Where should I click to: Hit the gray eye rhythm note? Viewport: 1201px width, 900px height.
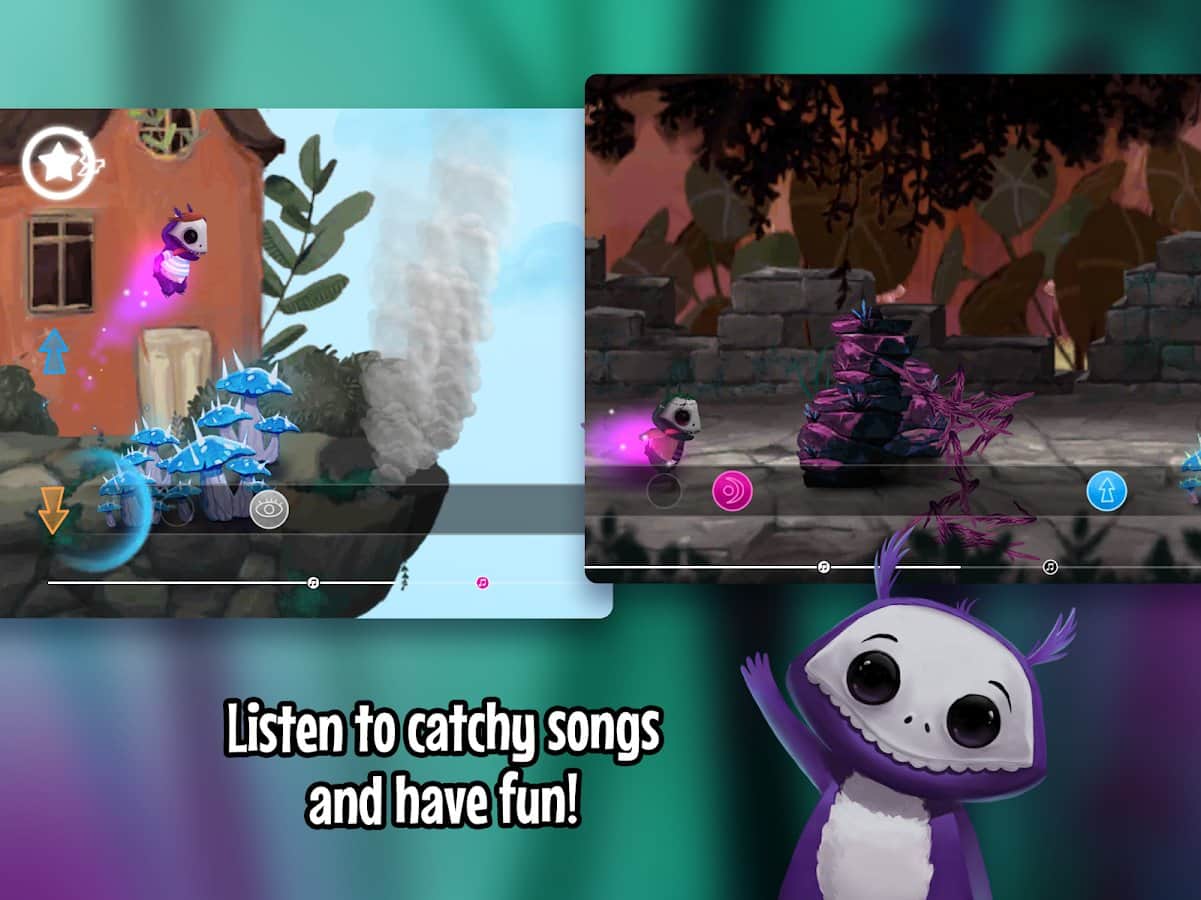(x=269, y=510)
